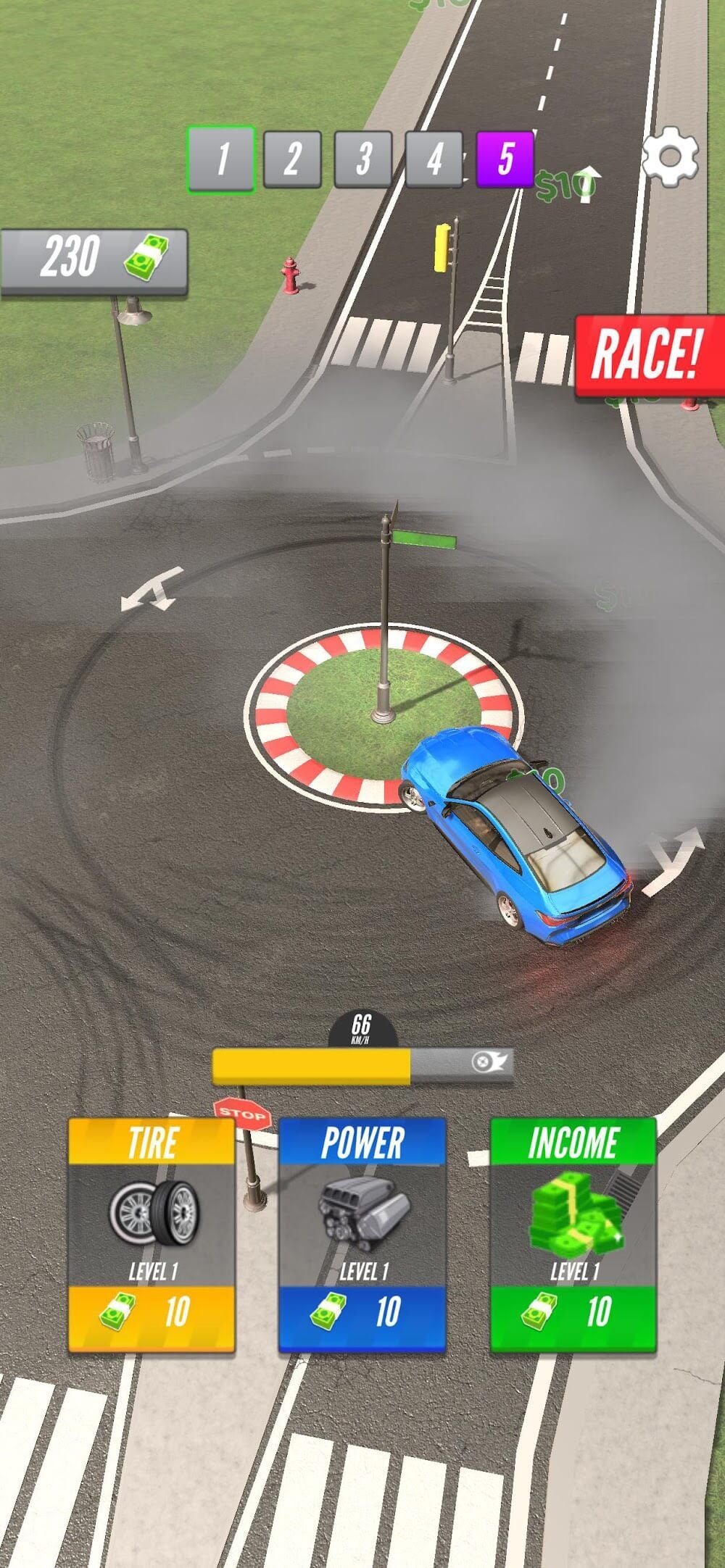Choose stage 2 tile

coord(292,159)
